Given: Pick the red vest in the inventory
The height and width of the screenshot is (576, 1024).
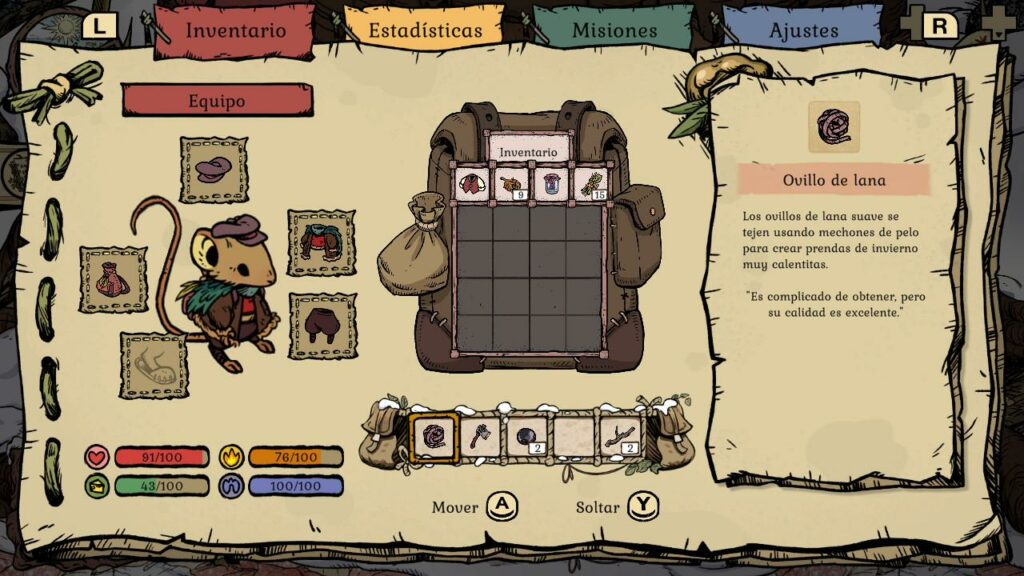Looking at the screenshot, I should coord(472,183).
